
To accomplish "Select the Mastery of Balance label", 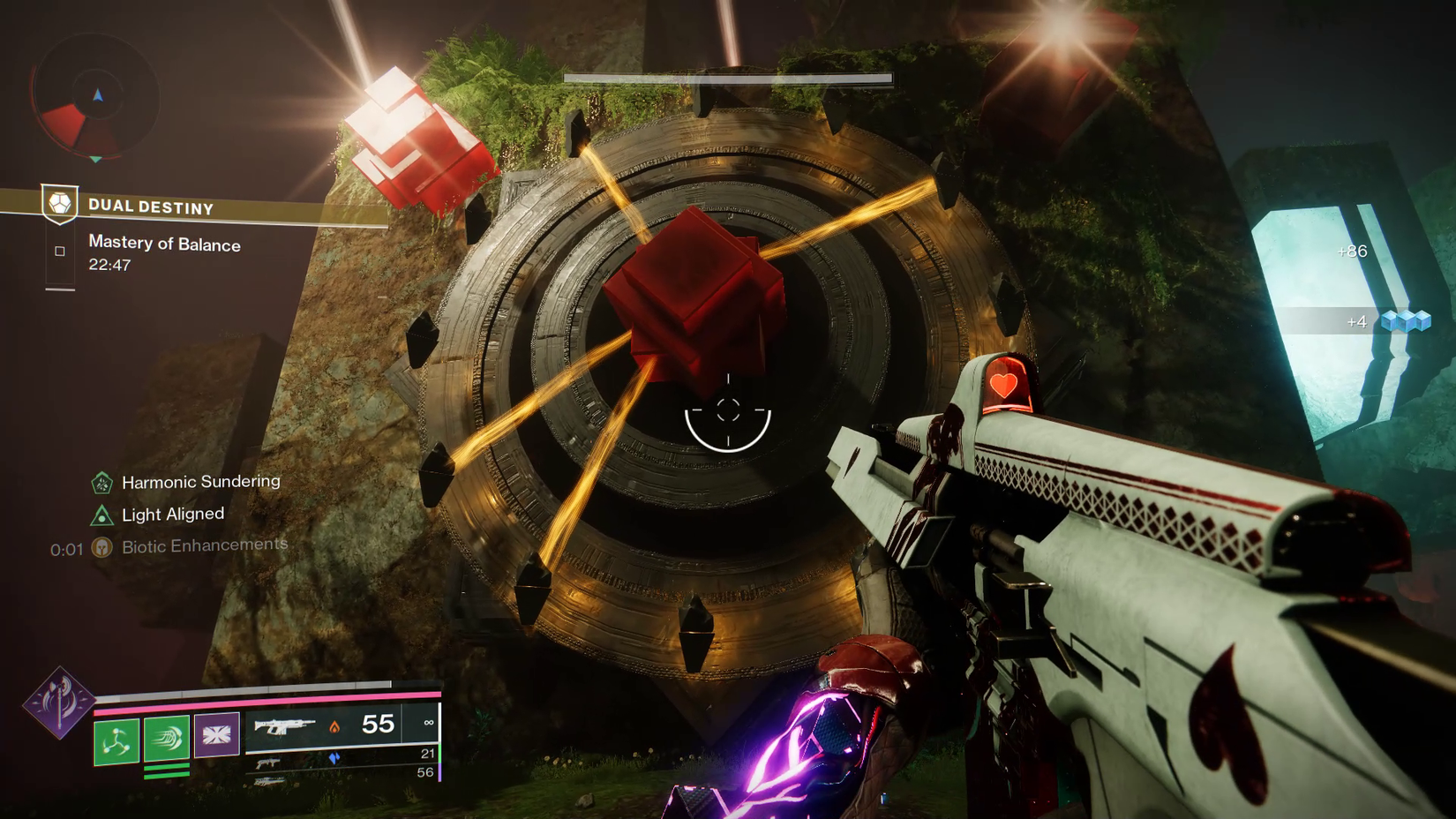I will point(164,244).
